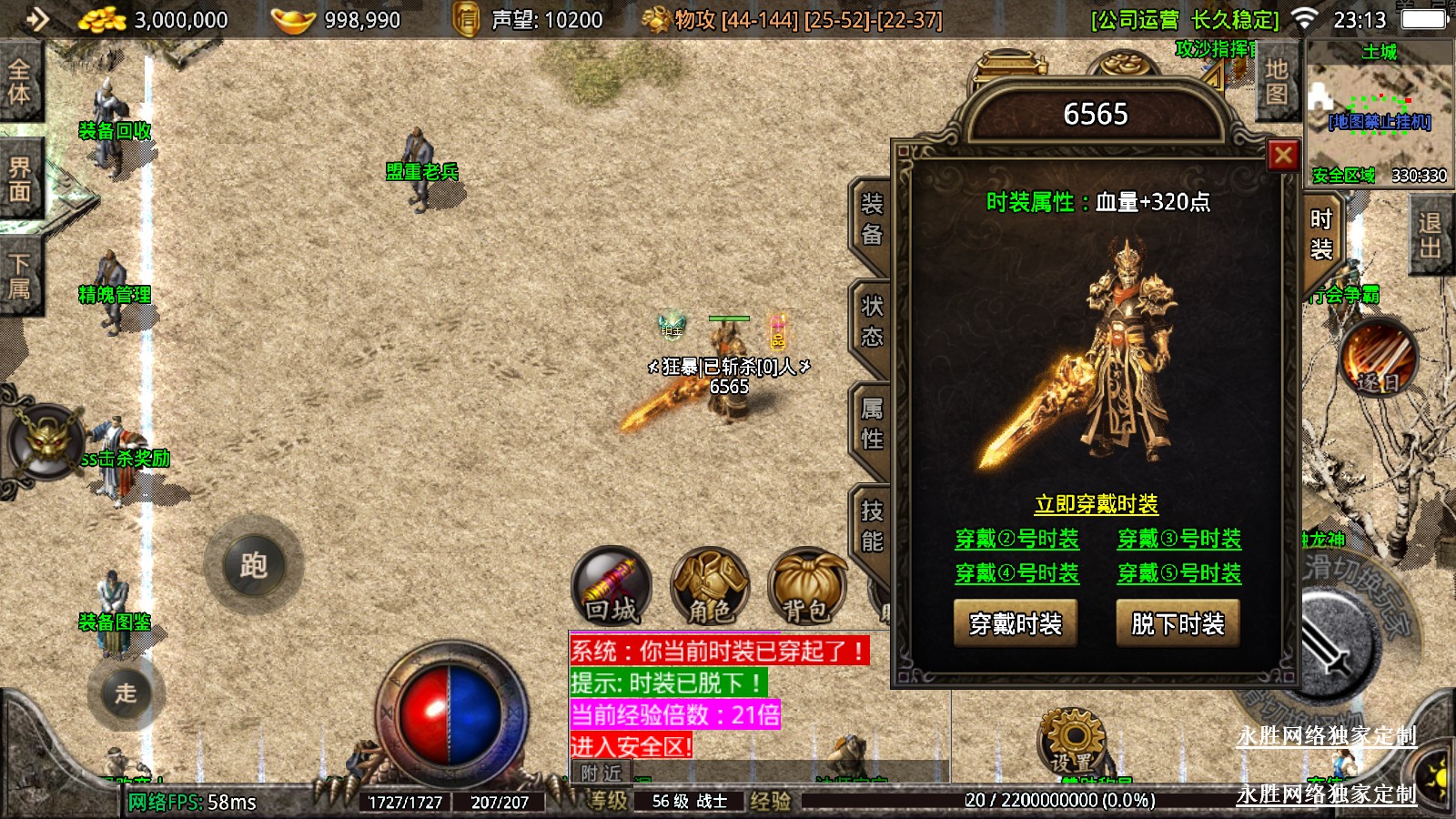1456x819 pixels.
Task: Open the 背包 backpack icon
Action: (x=806, y=587)
